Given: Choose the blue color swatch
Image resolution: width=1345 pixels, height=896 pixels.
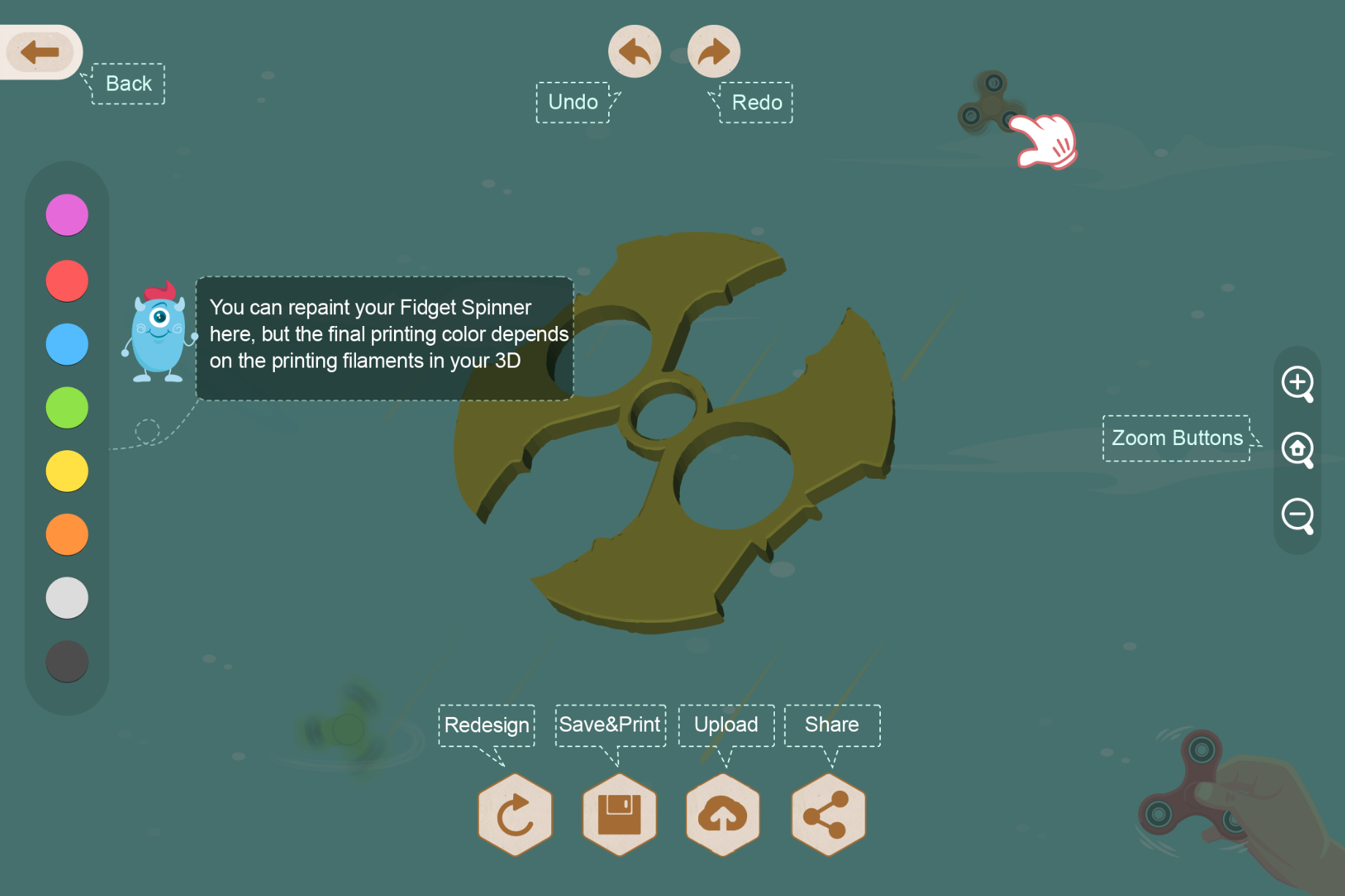Looking at the screenshot, I should (67, 344).
